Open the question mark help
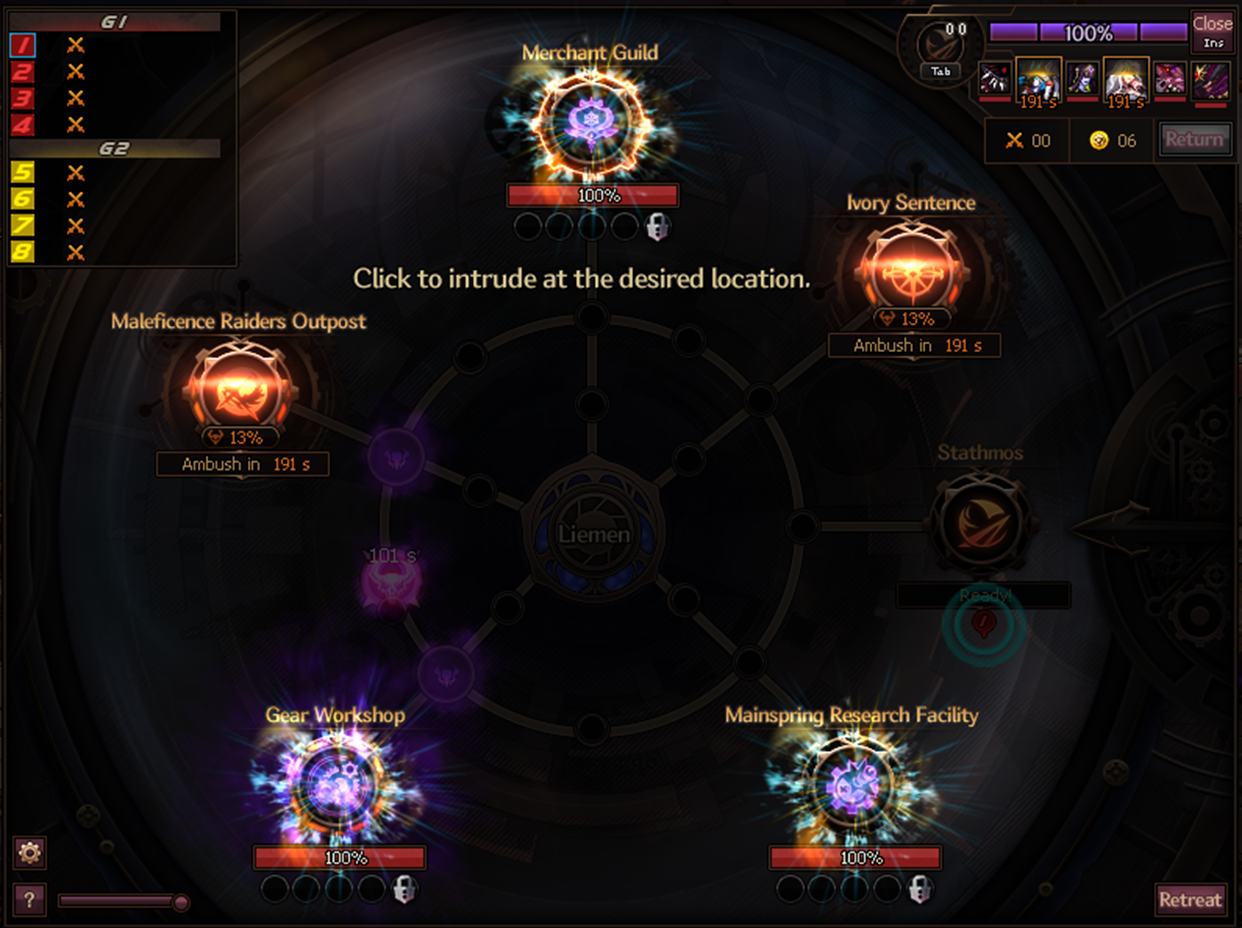 click(x=30, y=900)
